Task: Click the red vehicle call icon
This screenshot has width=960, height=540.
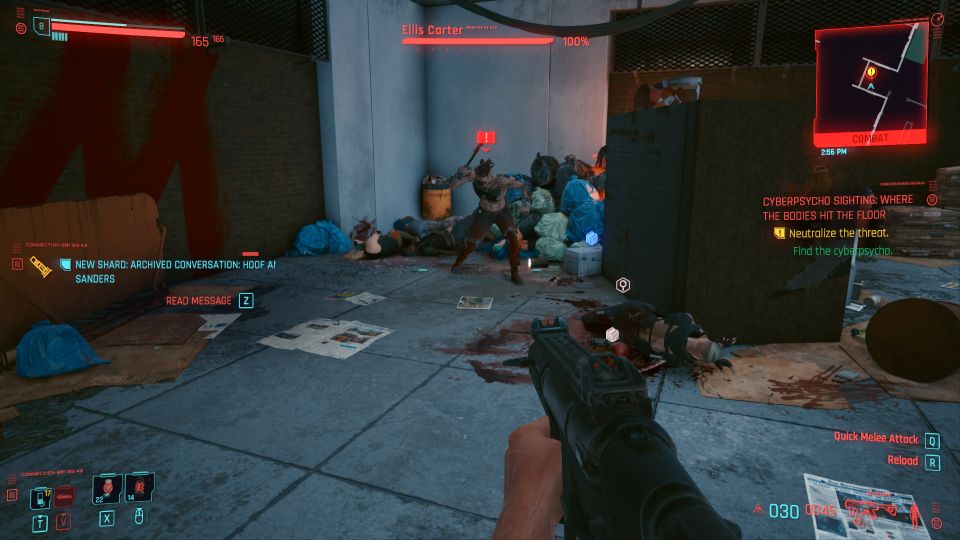Action: pyautogui.click(x=66, y=495)
